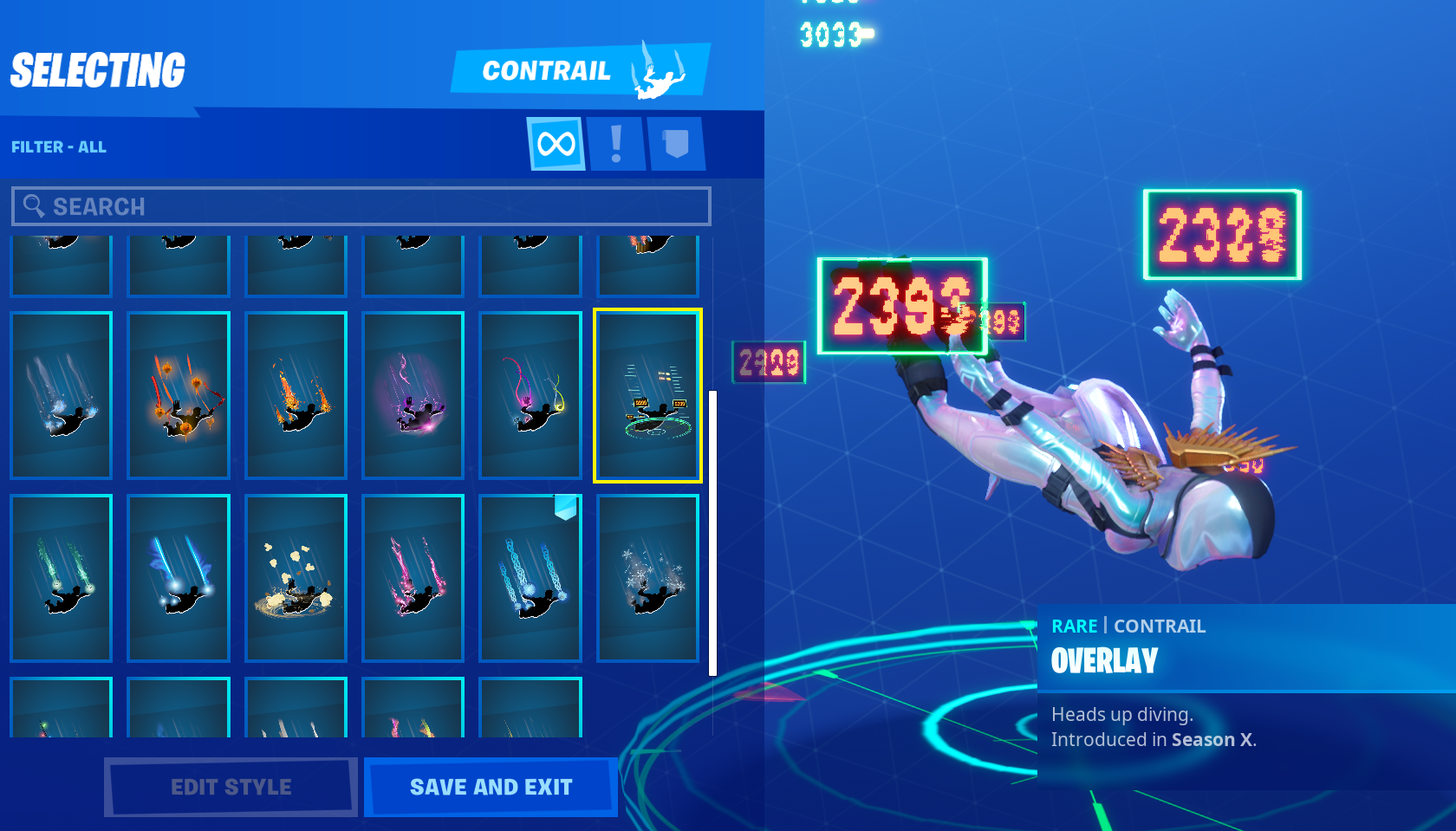Pick the pink and yellow ribbon contrail
1456x831 pixels.
pos(530,395)
